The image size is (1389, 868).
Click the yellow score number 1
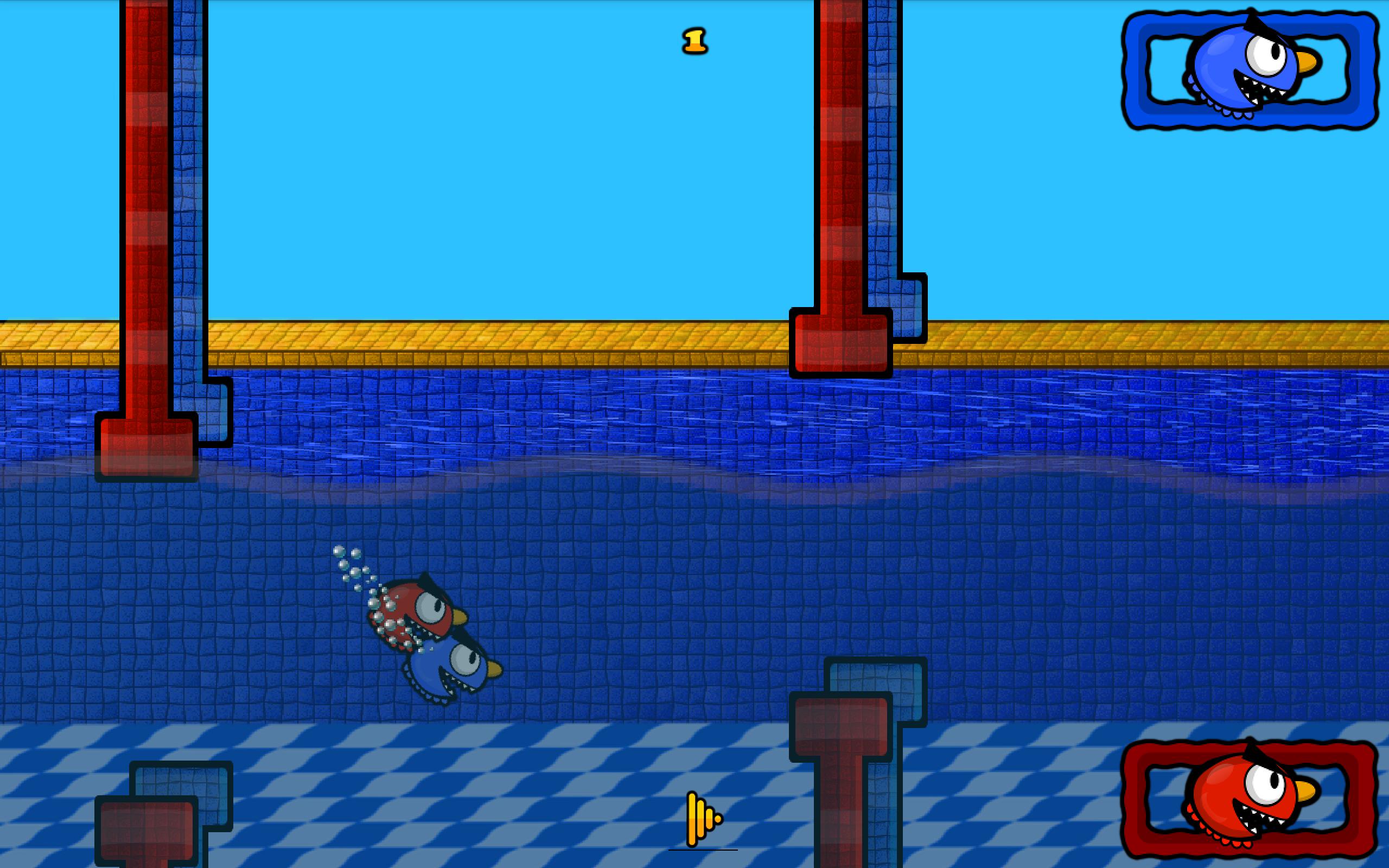pyautogui.click(x=694, y=41)
